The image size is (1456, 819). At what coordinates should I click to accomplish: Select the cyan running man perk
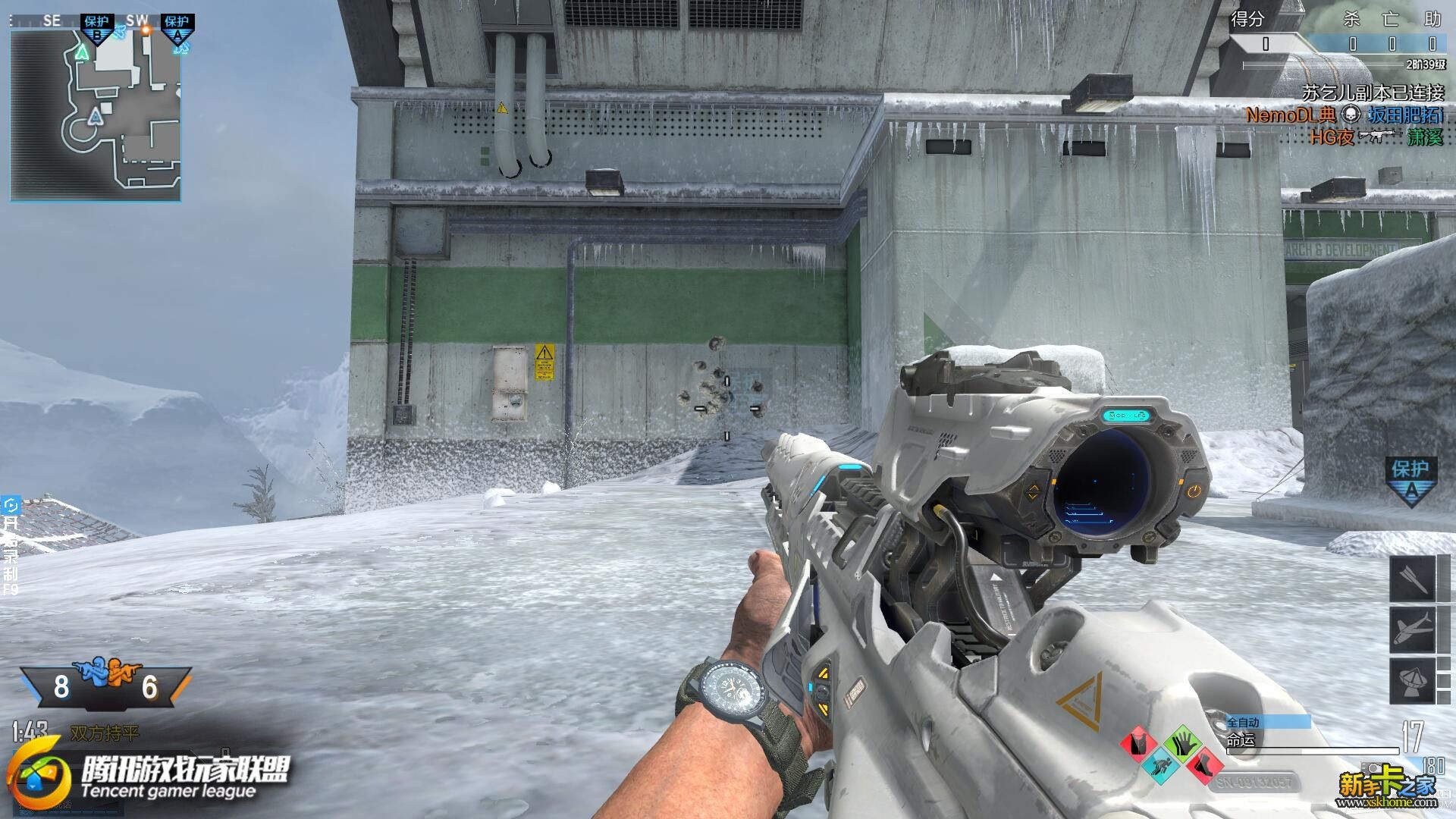click(1160, 765)
